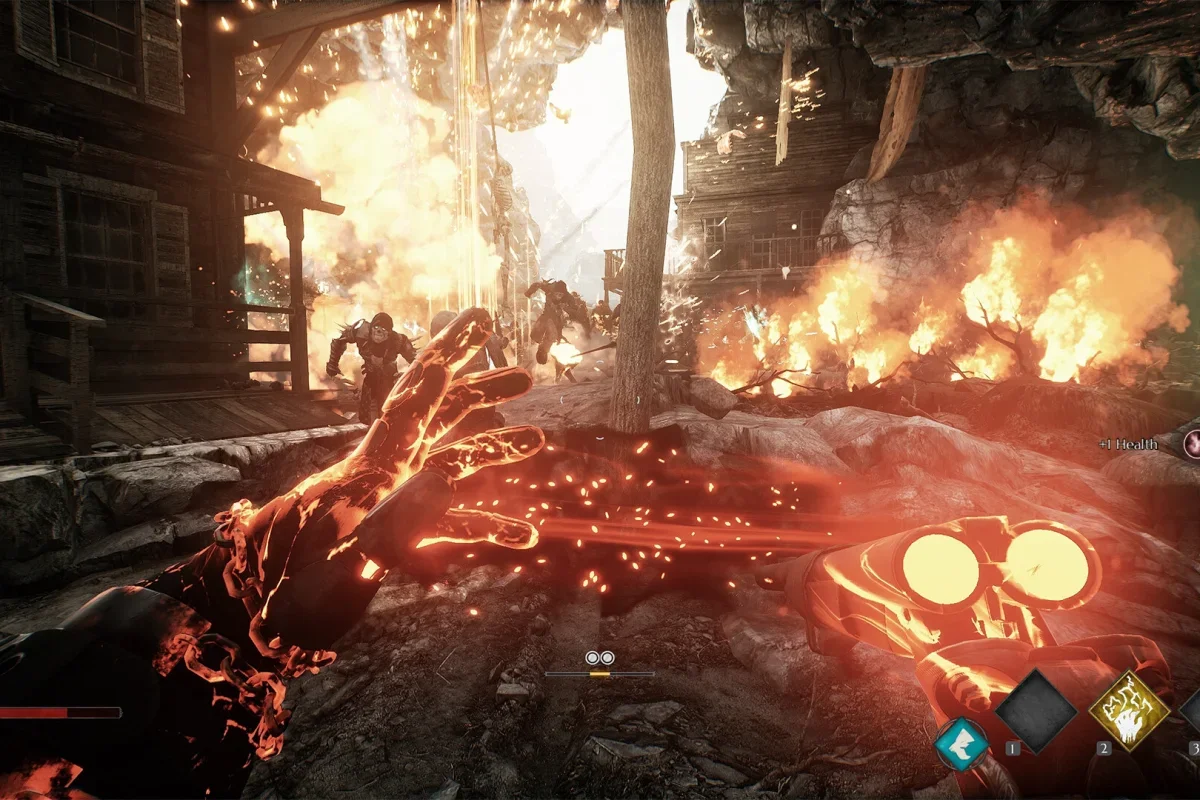Select the empty dark ability slot 1
Screen dimensions: 1200x800
click(1036, 711)
